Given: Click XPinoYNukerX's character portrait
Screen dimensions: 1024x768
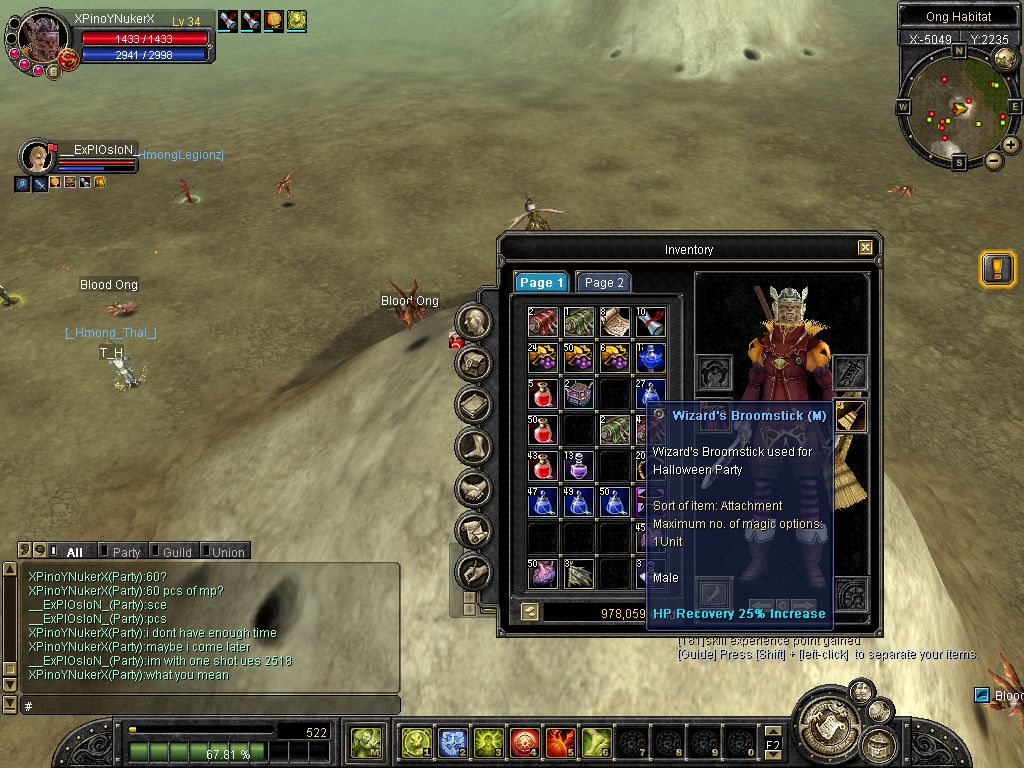Looking at the screenshot, I should tap(43, 38).
